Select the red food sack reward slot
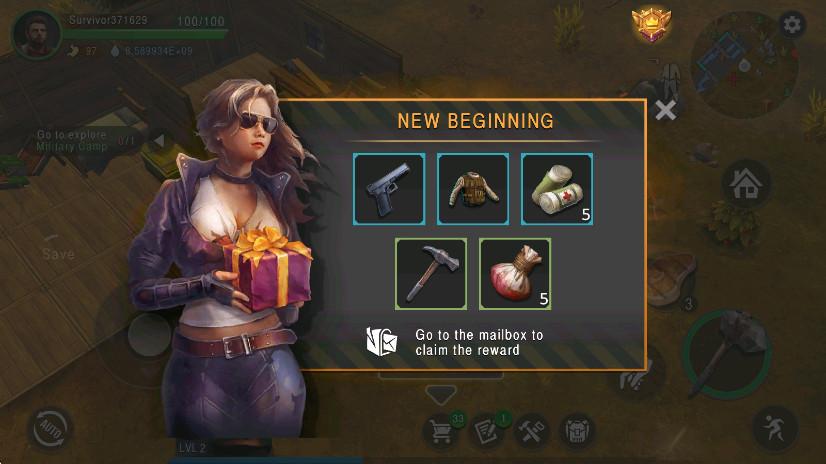Viewport: 826px width, 464px height. click(515, 272)
